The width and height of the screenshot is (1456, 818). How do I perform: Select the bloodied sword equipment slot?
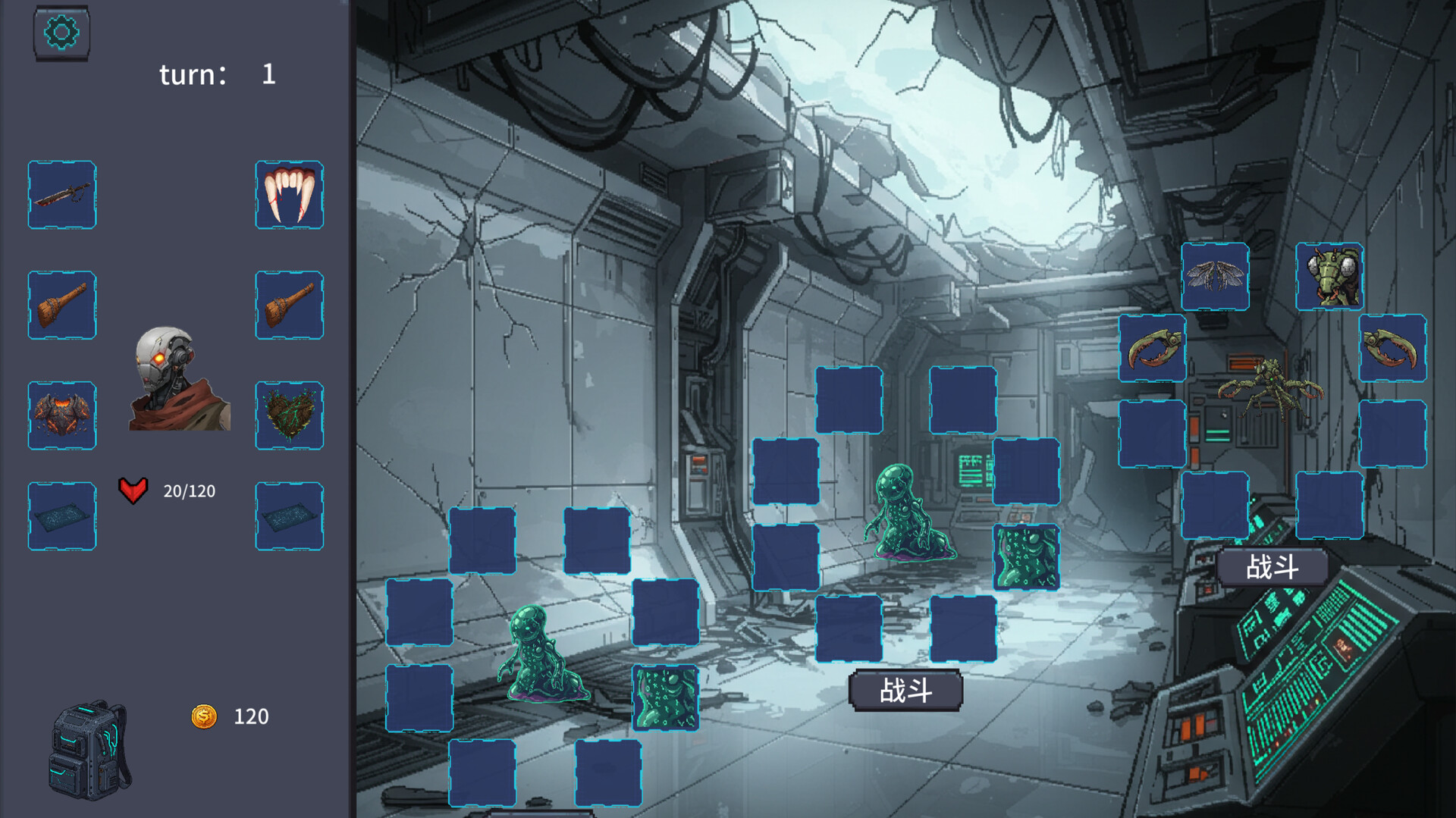(61, 195)
